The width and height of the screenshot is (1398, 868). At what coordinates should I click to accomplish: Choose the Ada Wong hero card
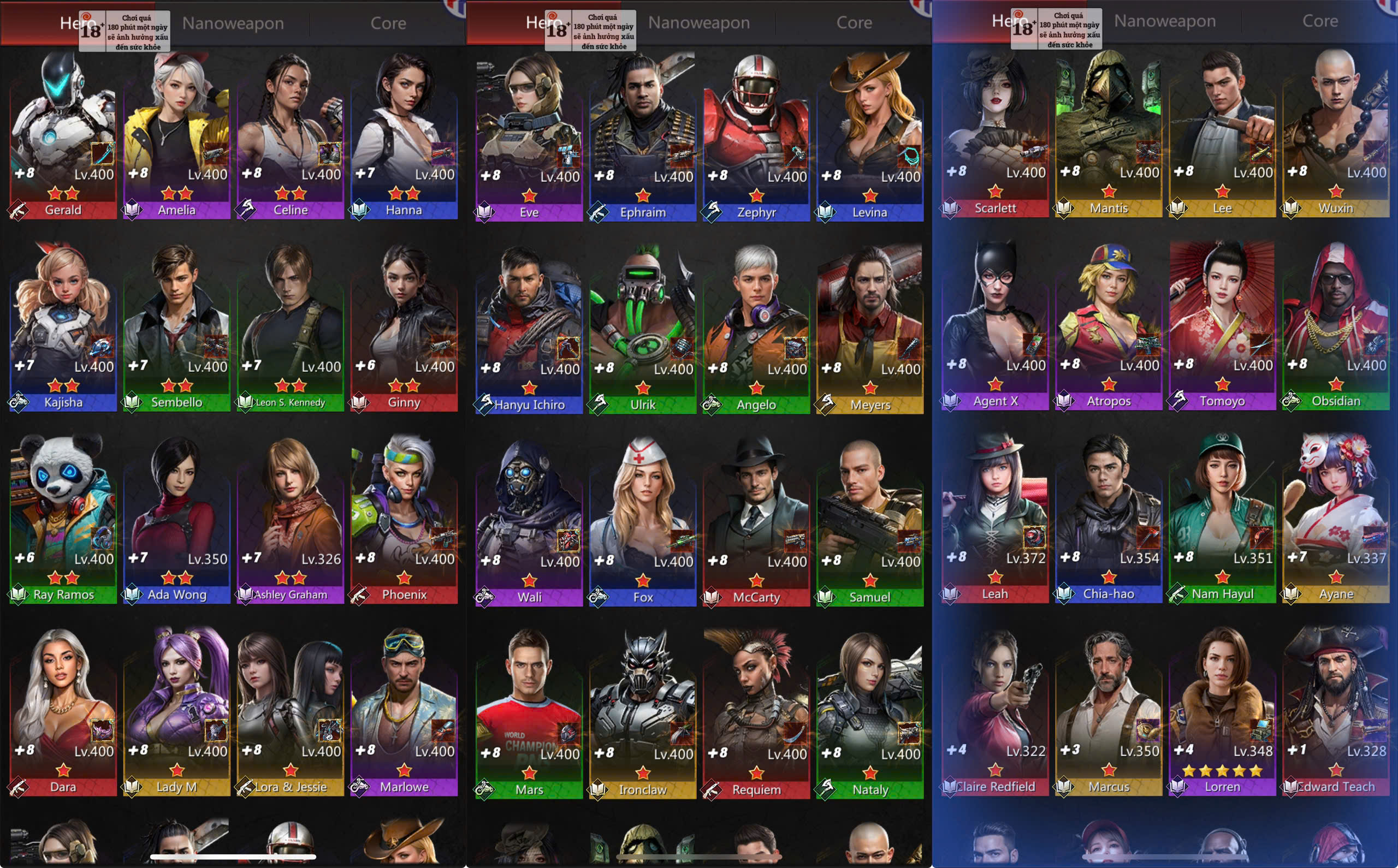point(176,520)
